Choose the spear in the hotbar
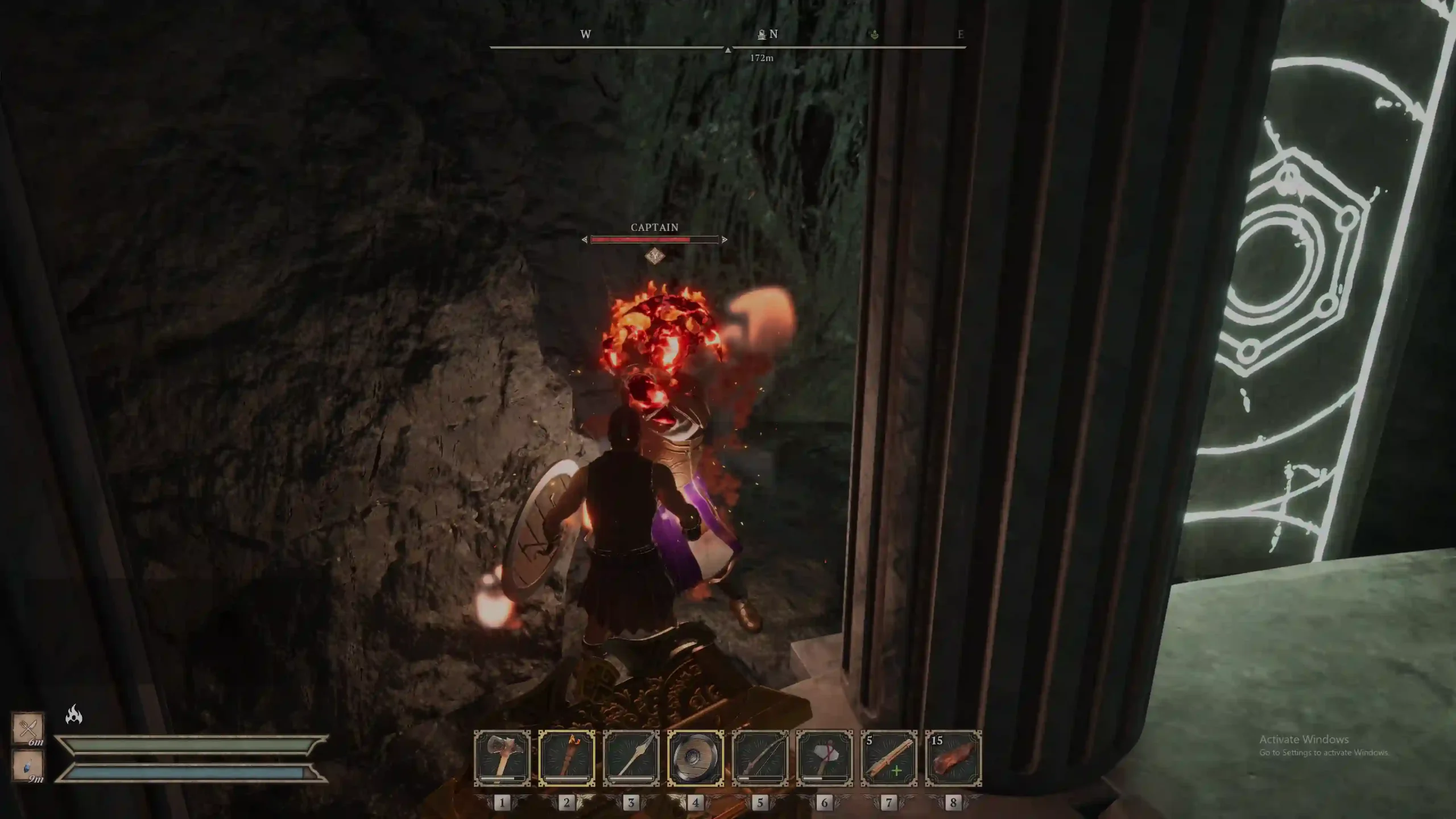The width and height of the screenshot is (1456, 819). pos(631,758)
